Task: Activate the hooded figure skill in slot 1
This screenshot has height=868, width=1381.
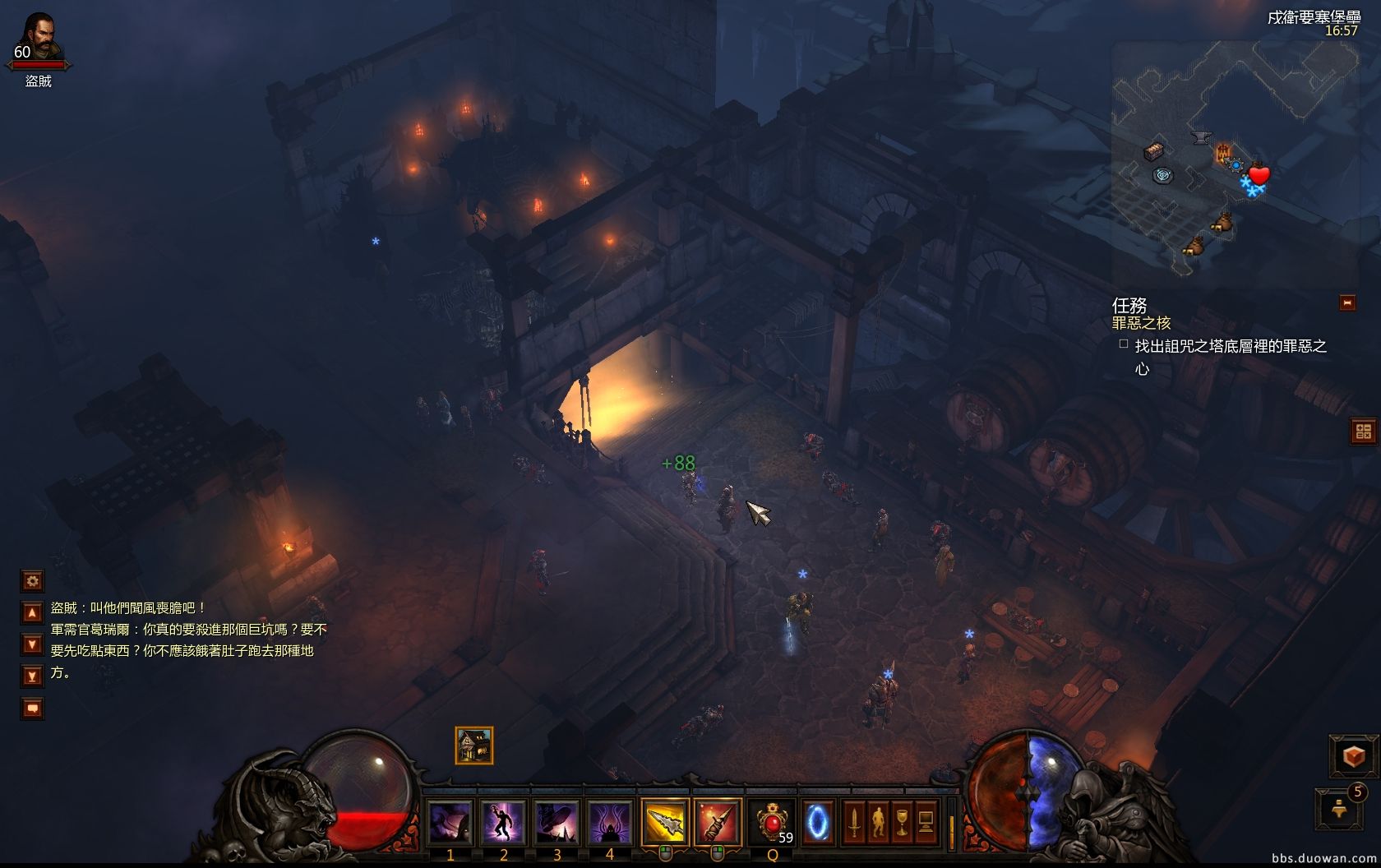Action: [450, 821]
